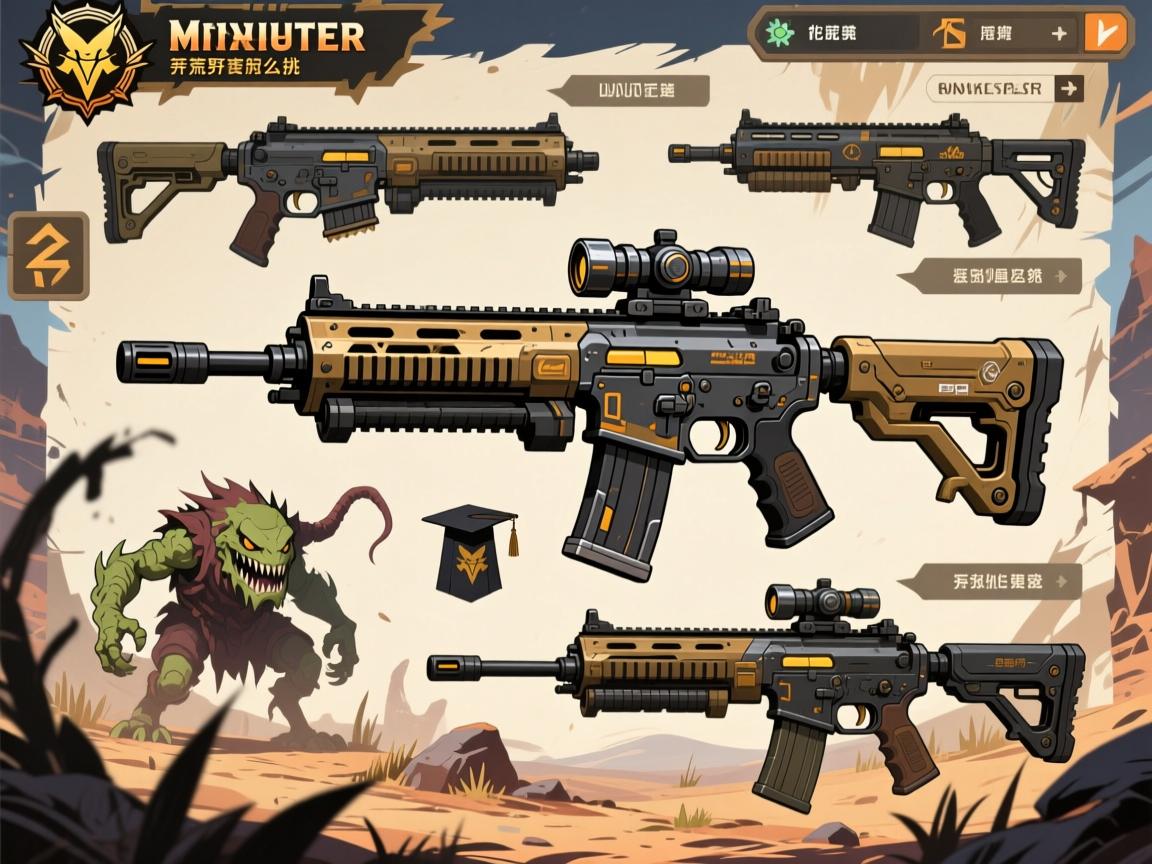The height and width of the screenshot is (864, 1152).
Task: Click the arrow beside the ANIKESP_SR label
Action: coord(1068,89)
